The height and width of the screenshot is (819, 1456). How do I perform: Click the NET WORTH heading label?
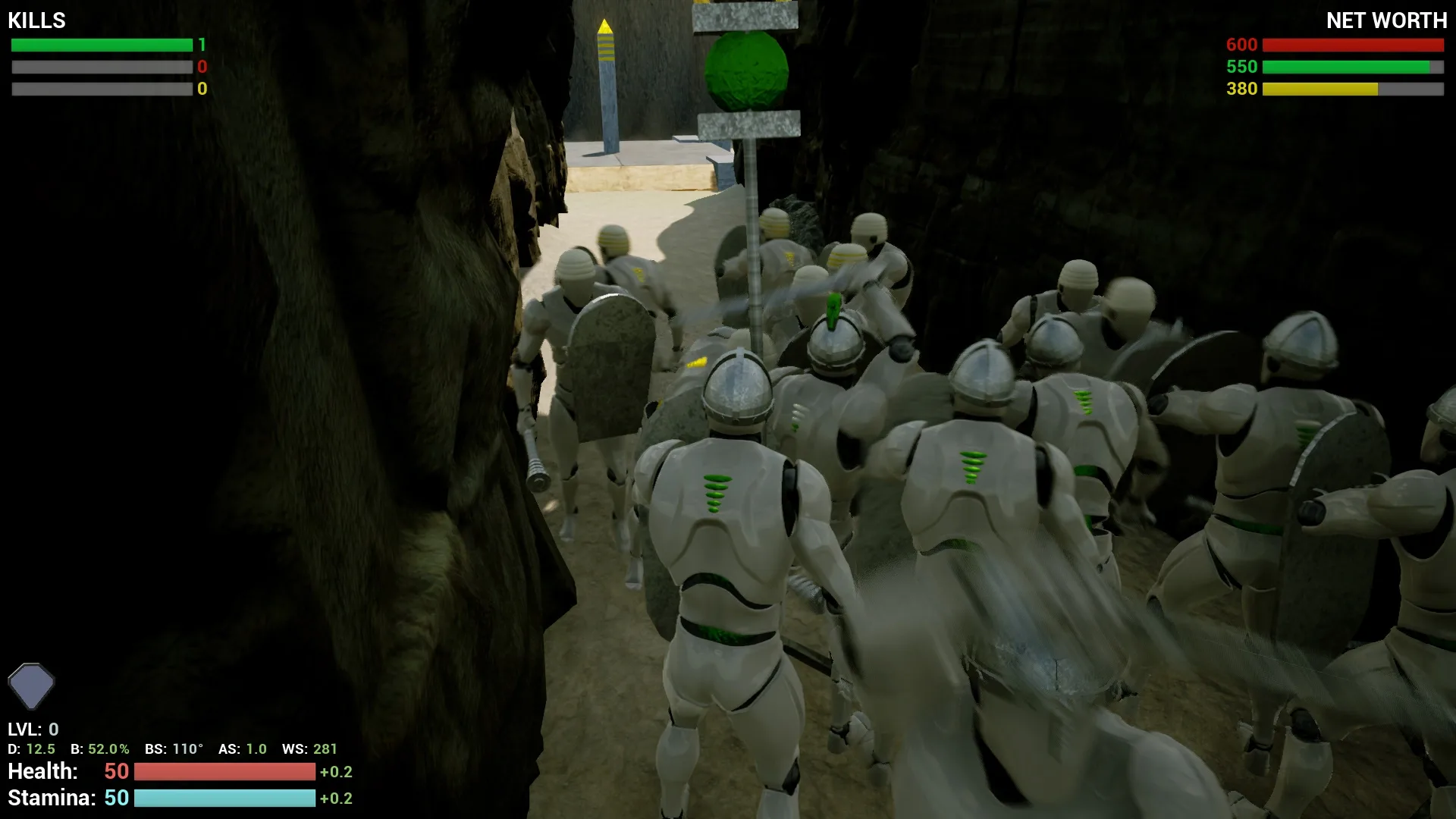1387,20
